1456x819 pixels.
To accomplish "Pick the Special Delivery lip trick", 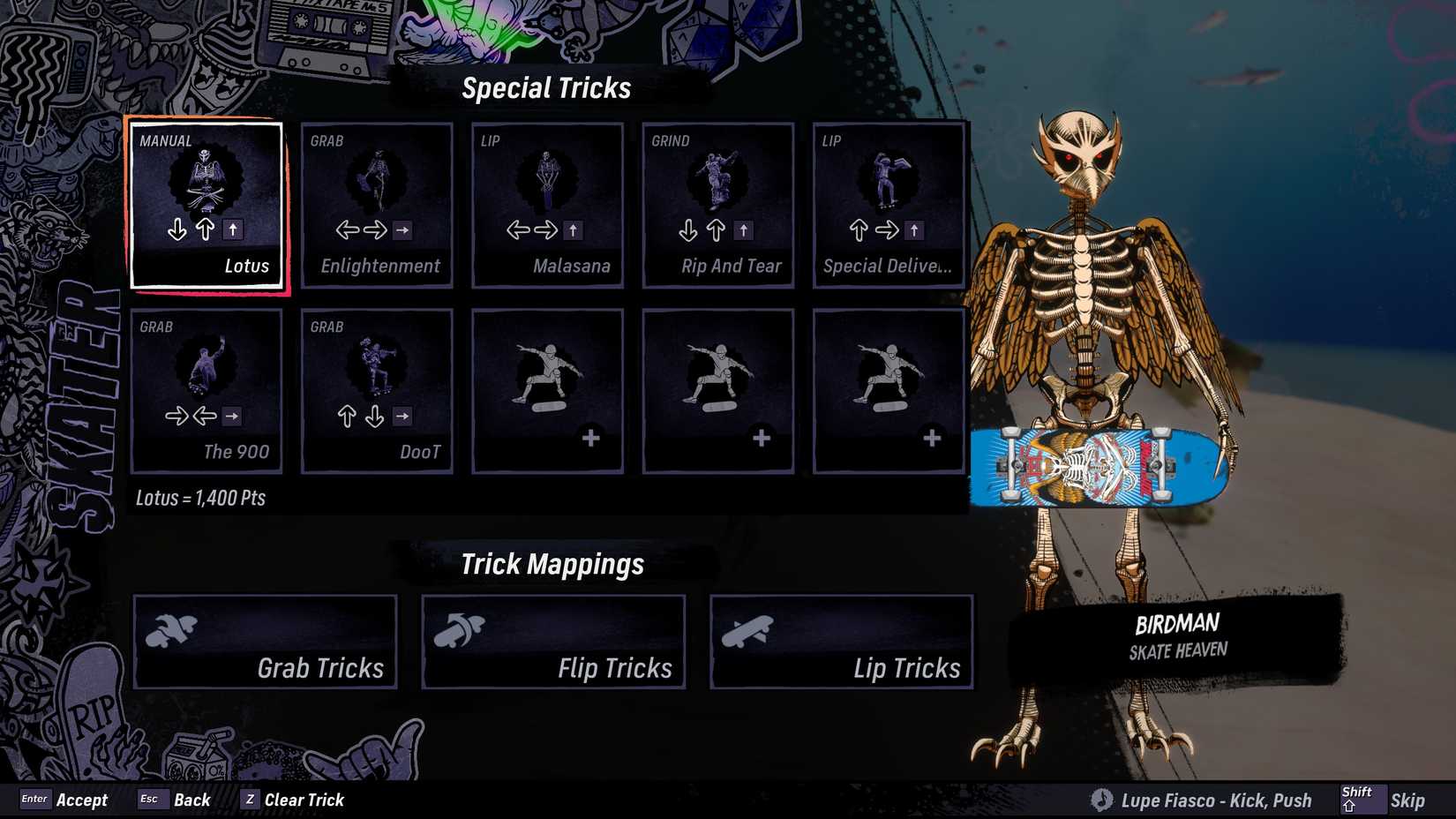I will pyautogui.click(x=888, y=205).
